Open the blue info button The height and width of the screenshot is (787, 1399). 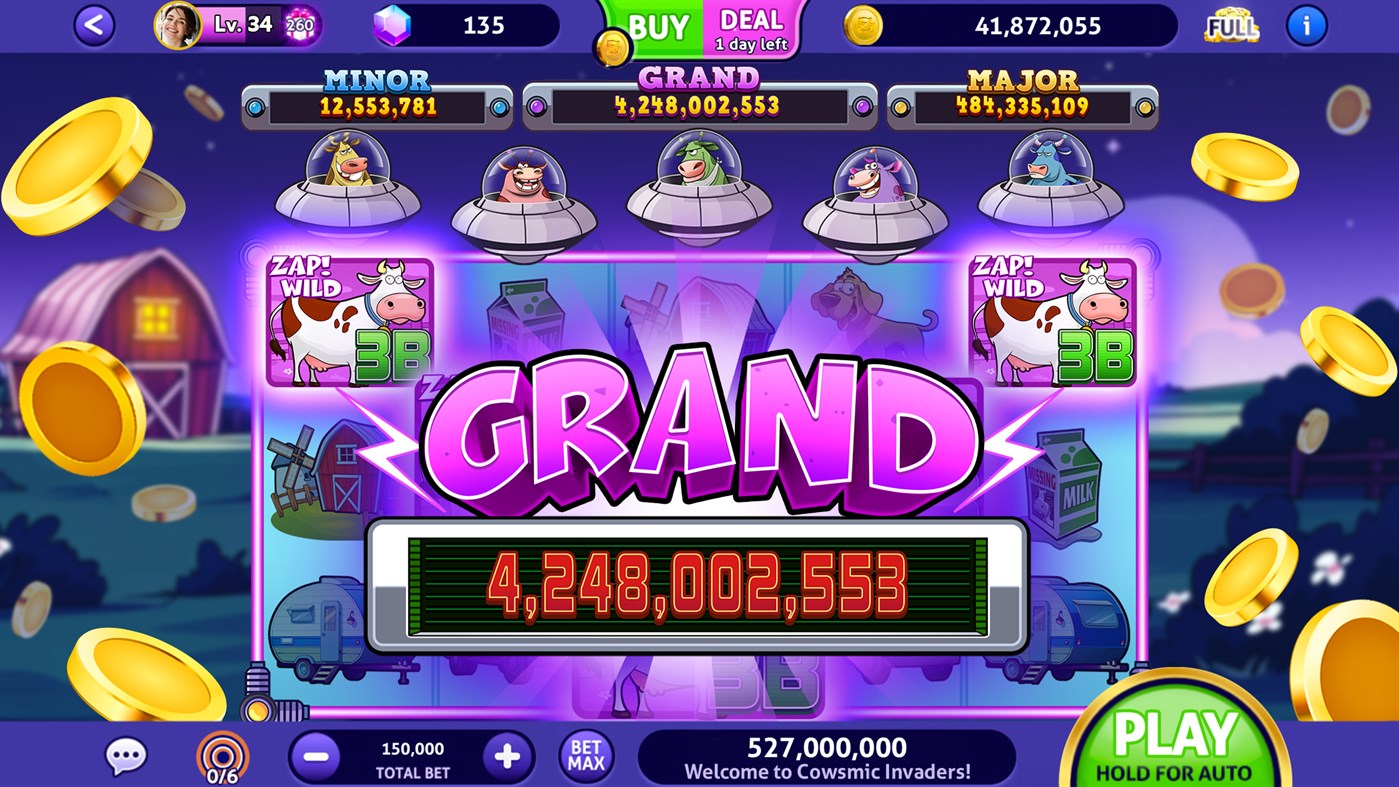[1305, 25]
